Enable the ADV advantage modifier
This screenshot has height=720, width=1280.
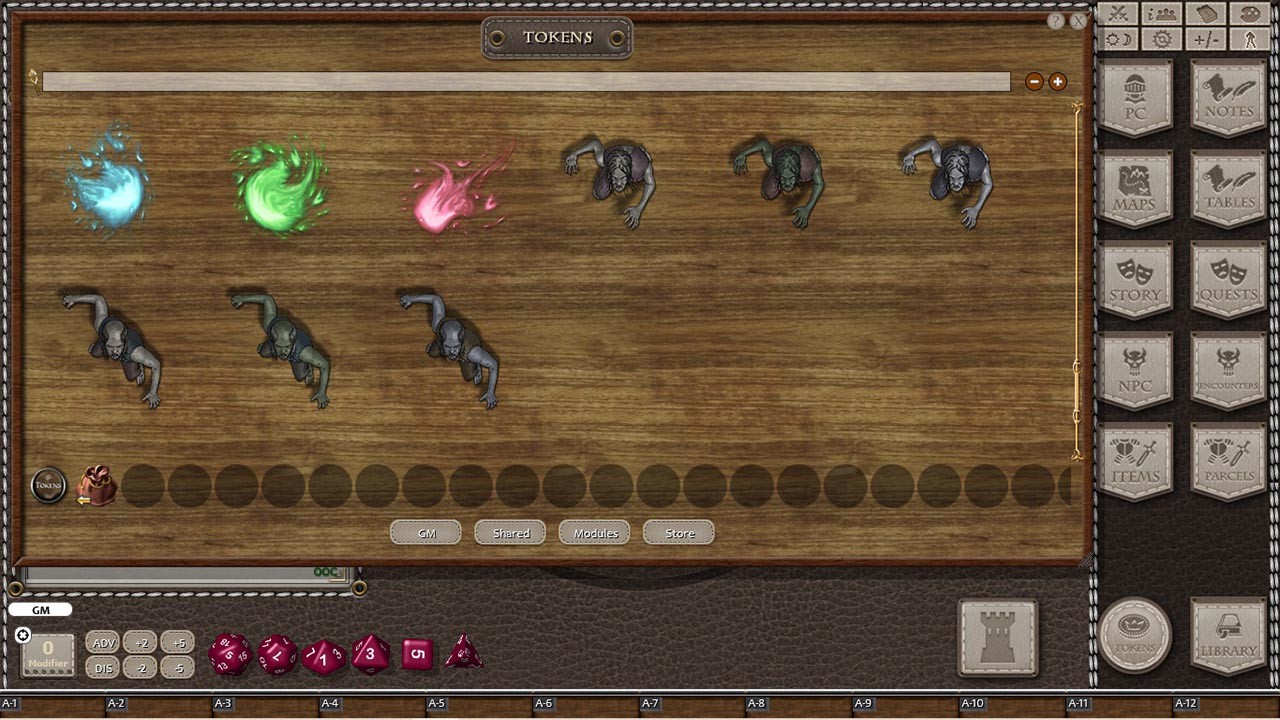coord(103,643)
